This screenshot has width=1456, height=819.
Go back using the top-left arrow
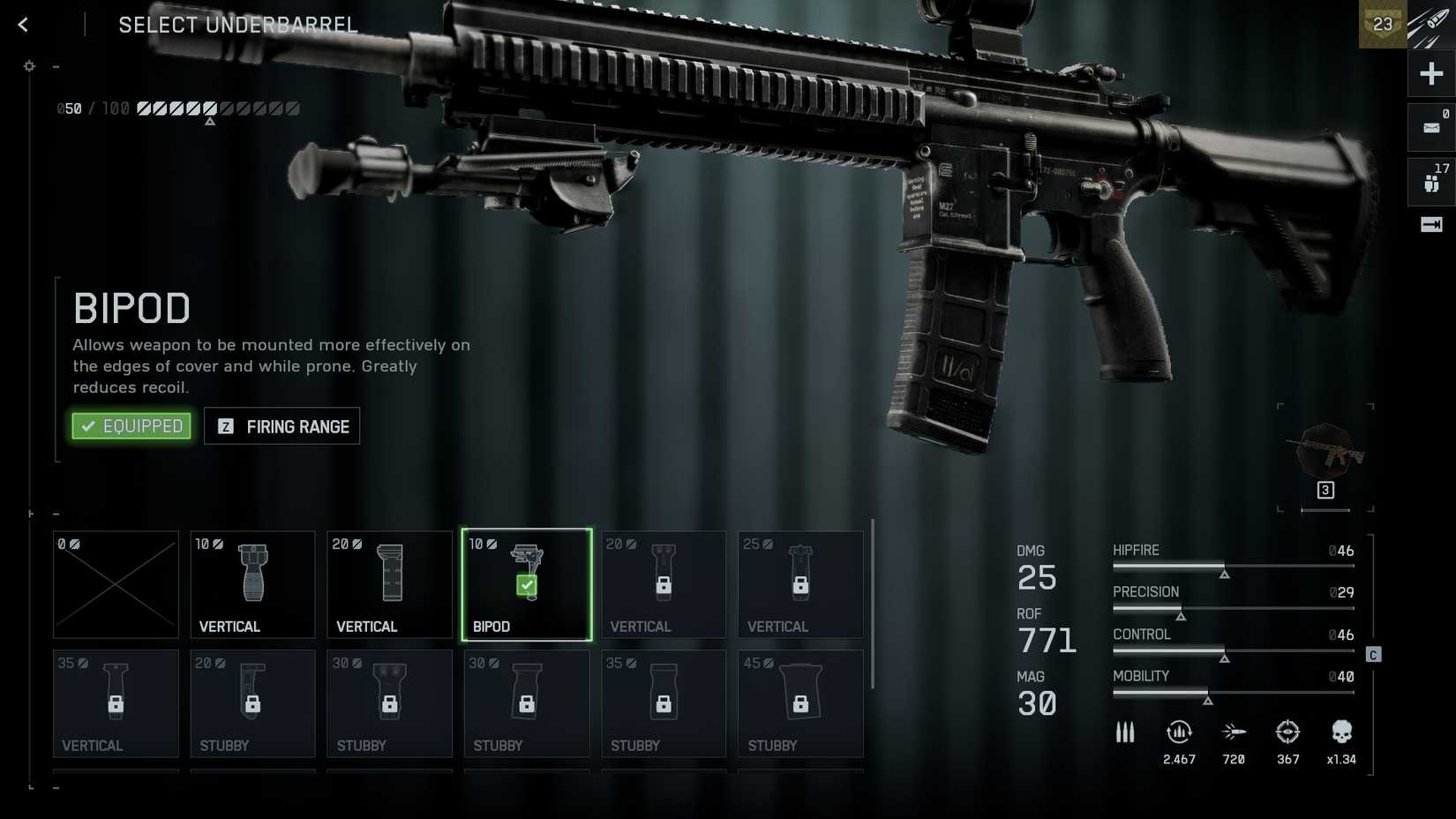click(23, 25)
